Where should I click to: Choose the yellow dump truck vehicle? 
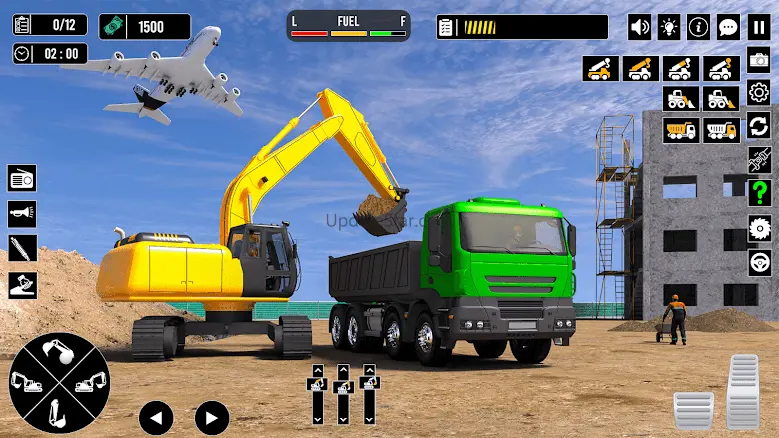(680, 130)
